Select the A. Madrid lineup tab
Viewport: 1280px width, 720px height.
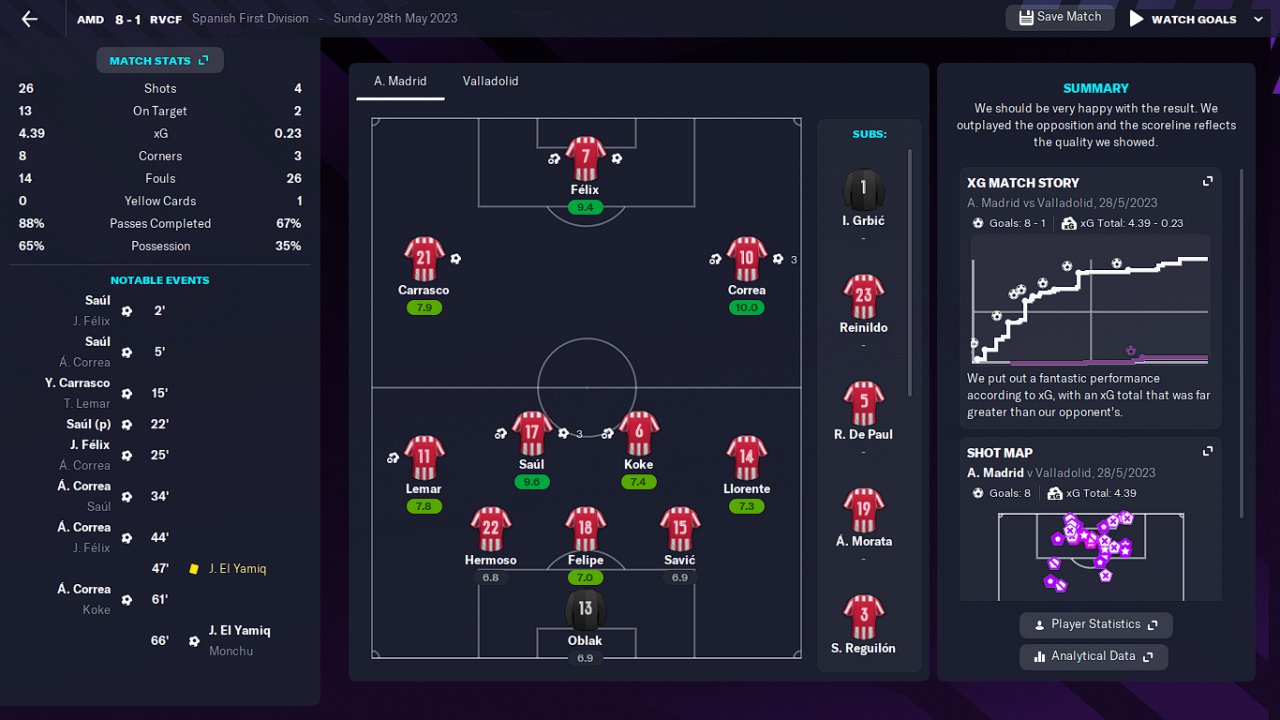click(400, 81)
